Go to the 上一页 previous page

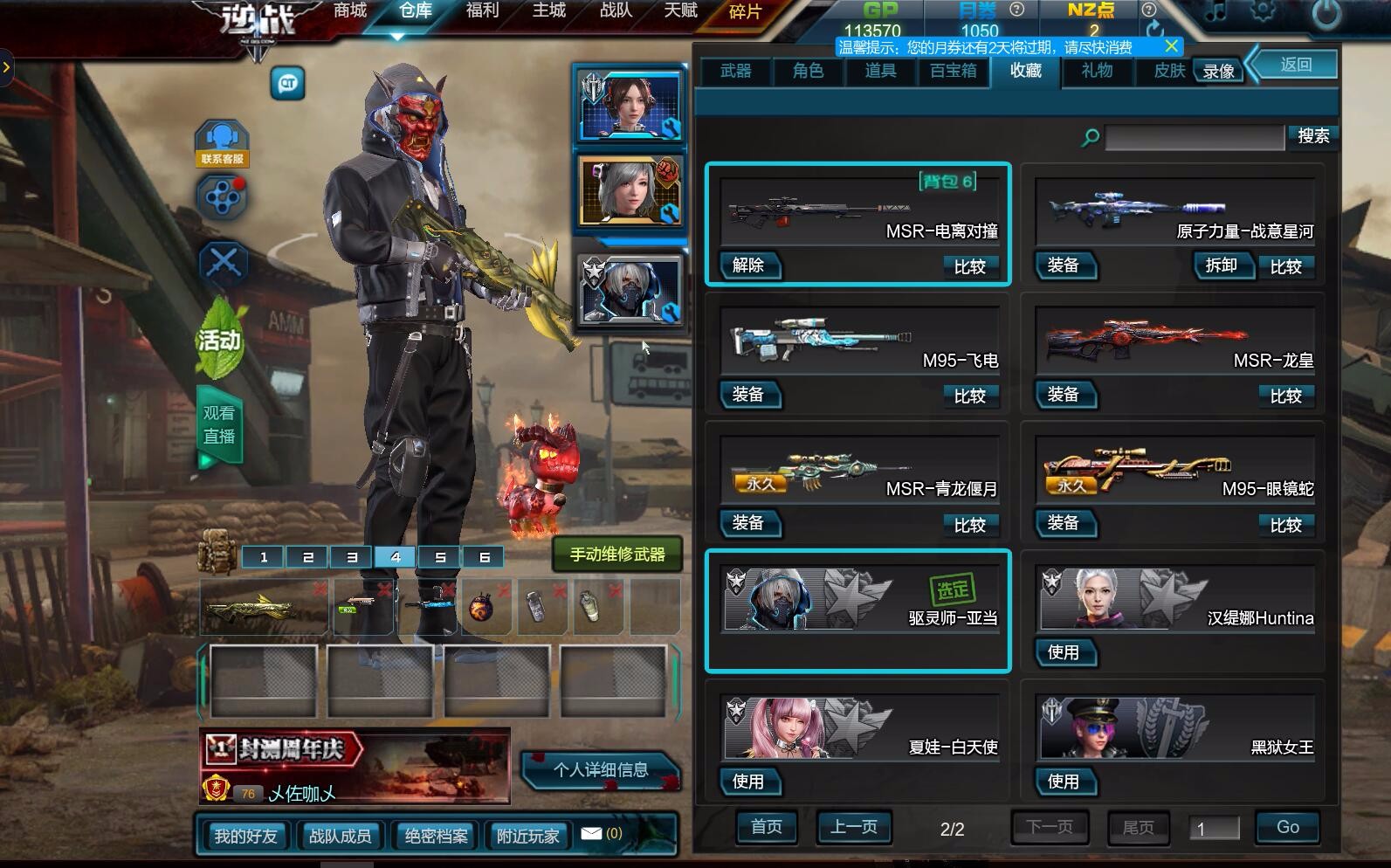(853, 826)
